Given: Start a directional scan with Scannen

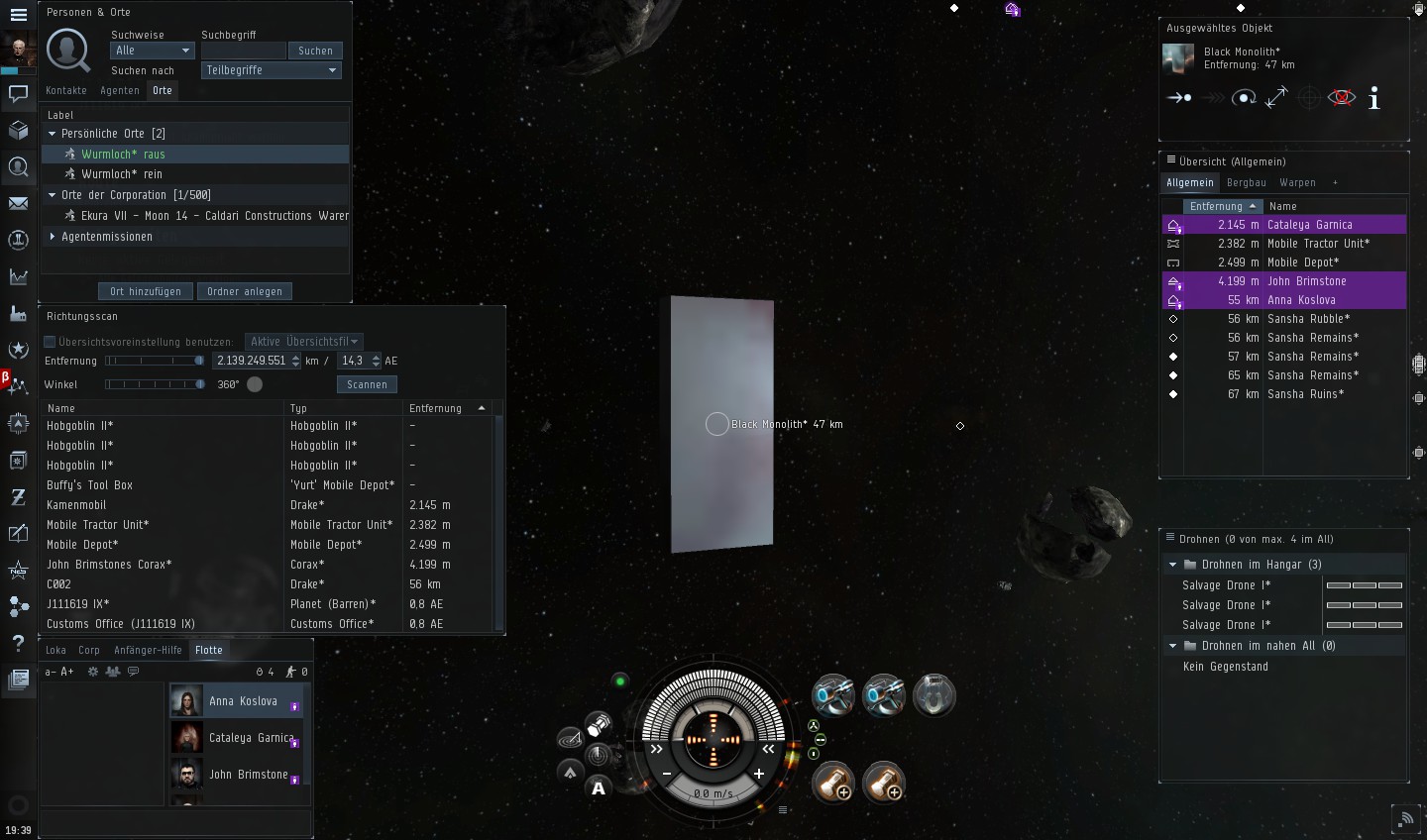Looking at the screenshot, I should pyautogui.click(x=367, y=384).
